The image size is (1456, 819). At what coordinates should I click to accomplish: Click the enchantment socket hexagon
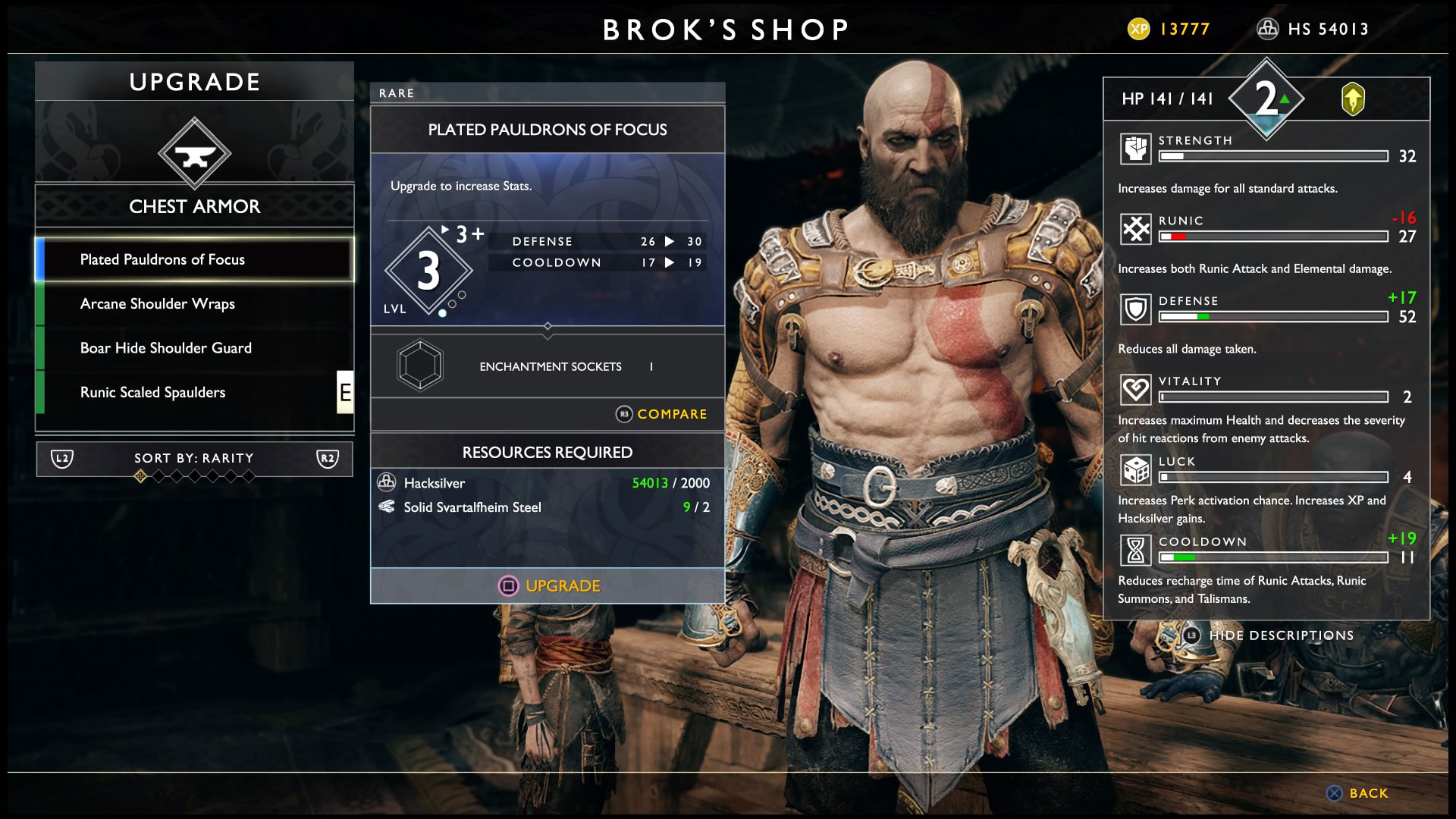[x=420, y=366]
